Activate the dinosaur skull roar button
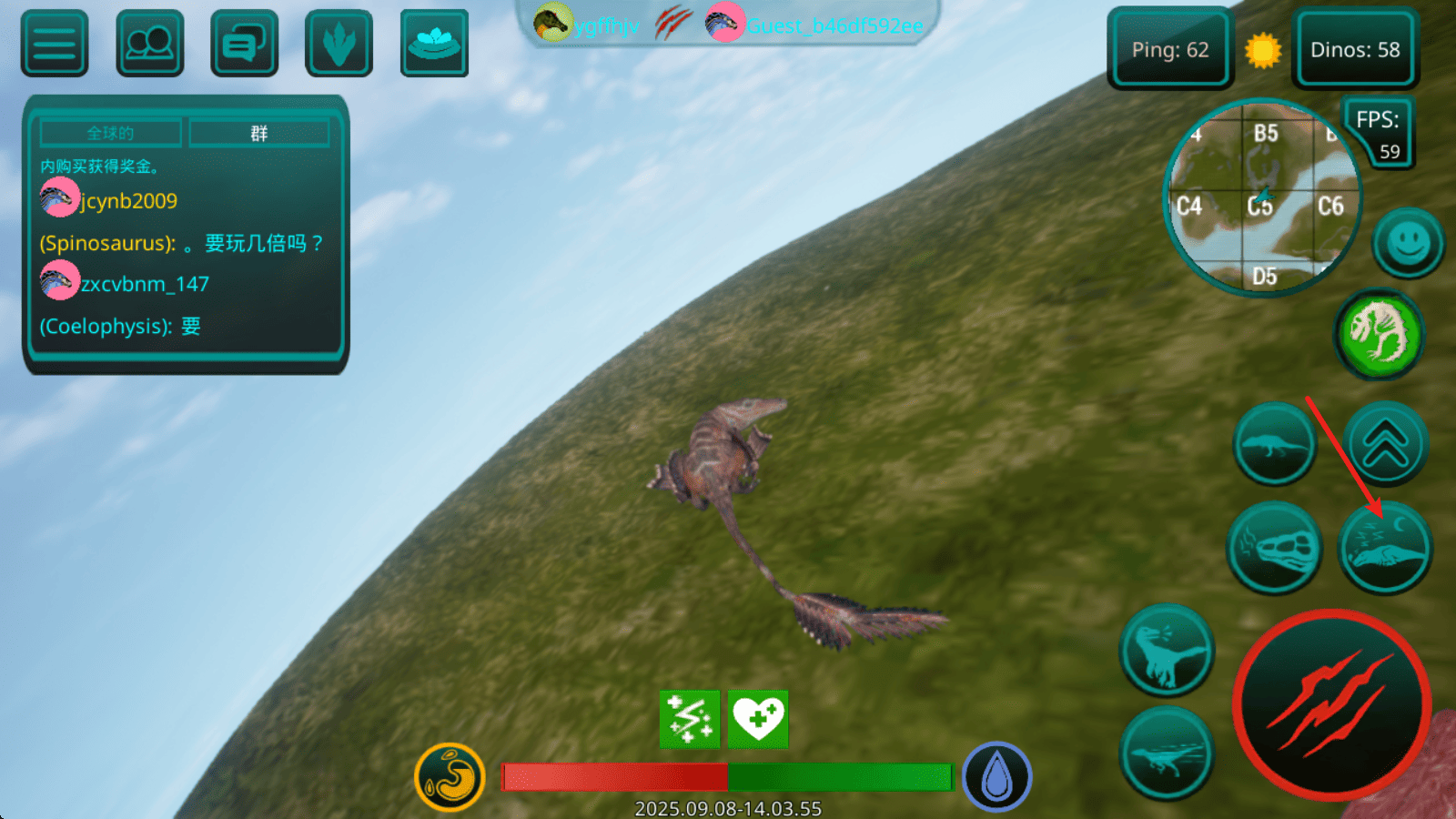 [1274, 548]
